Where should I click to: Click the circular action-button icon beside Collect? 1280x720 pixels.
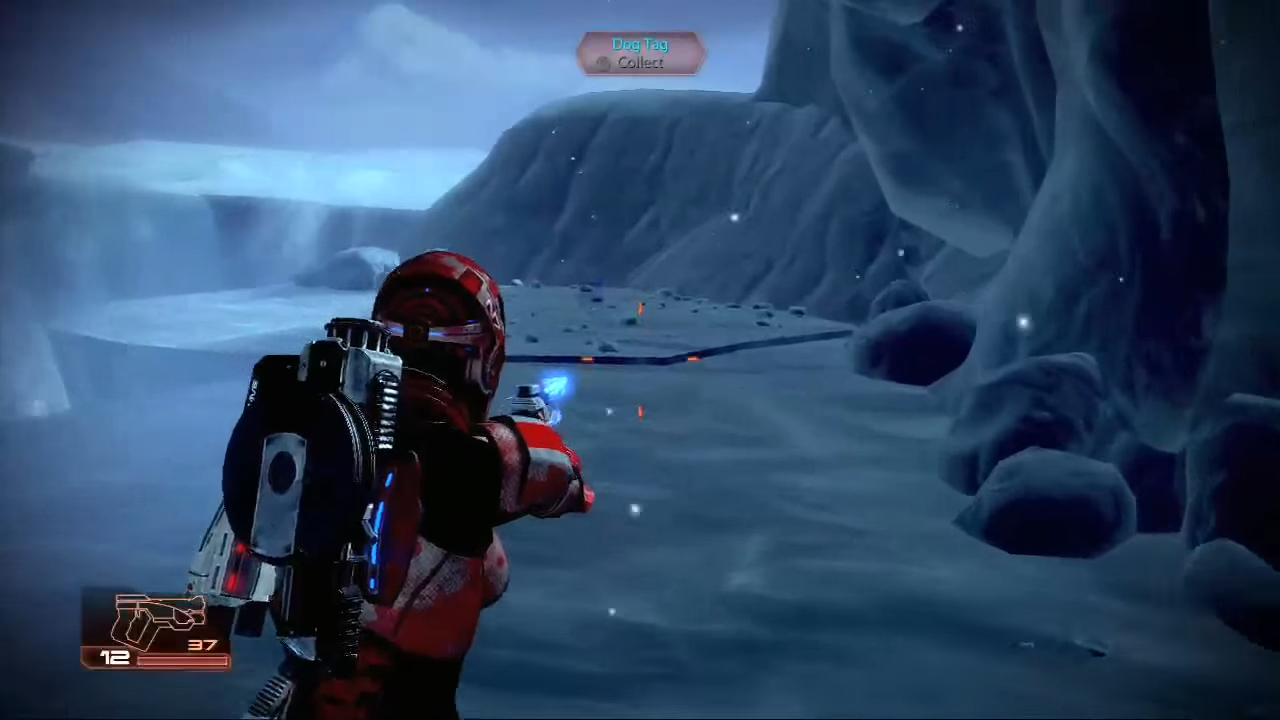click(x=603, y=62)
